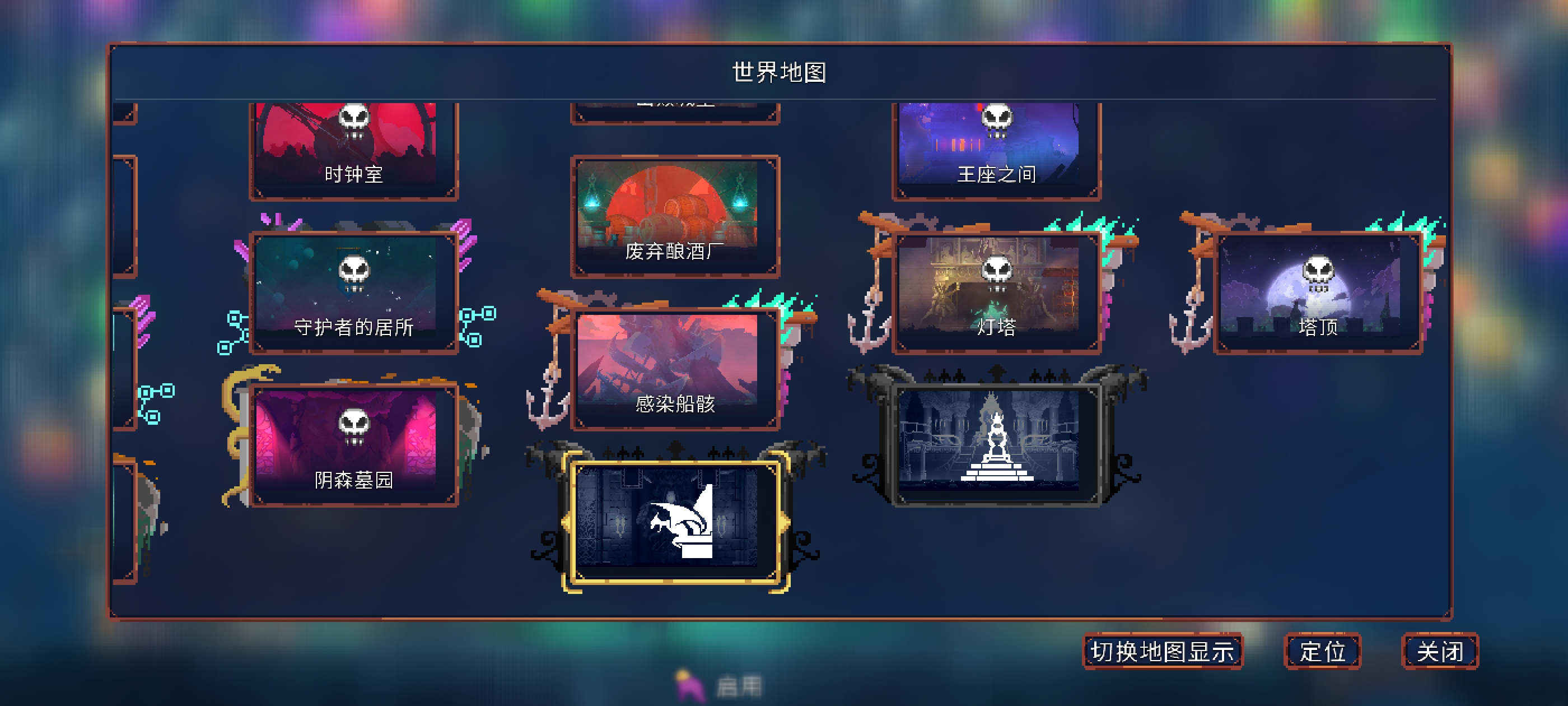Choose the 守护者的居所 level tile
Screen dimensions: 1568x706
pyautogui.click(x=354, y=292)
